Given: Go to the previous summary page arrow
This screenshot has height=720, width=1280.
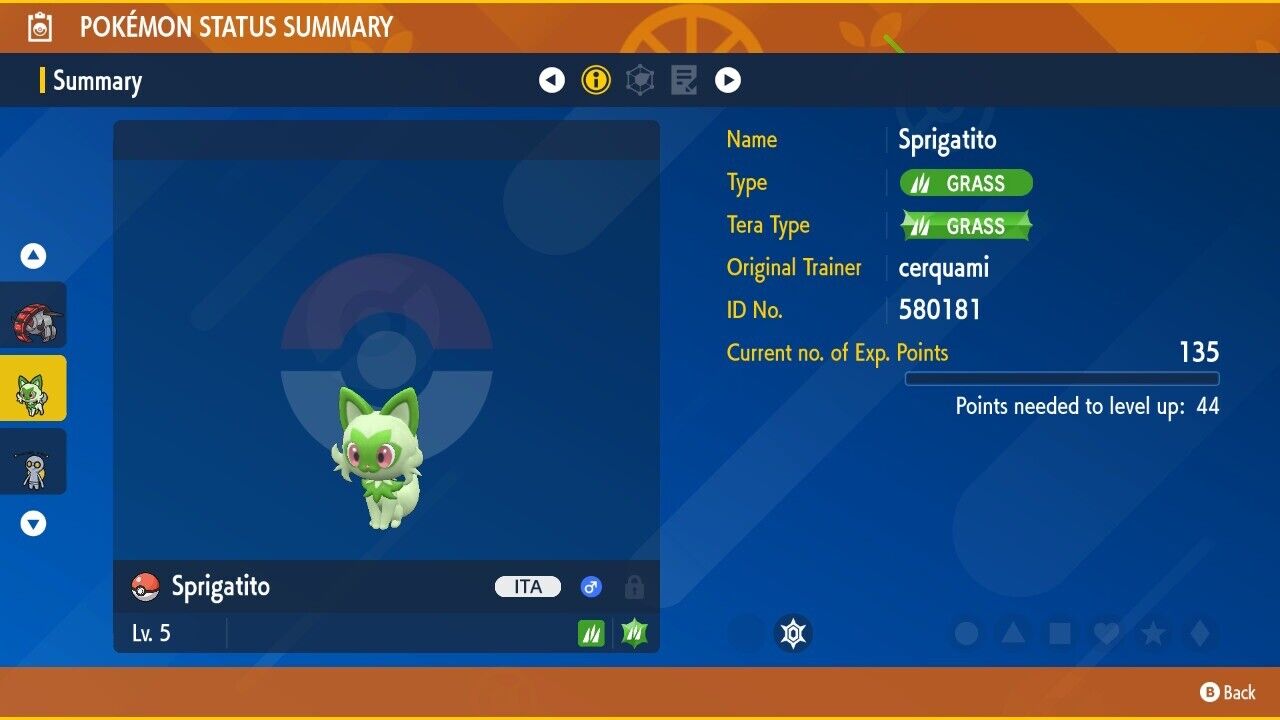Looking at the screenshot, I should [552, 80].
